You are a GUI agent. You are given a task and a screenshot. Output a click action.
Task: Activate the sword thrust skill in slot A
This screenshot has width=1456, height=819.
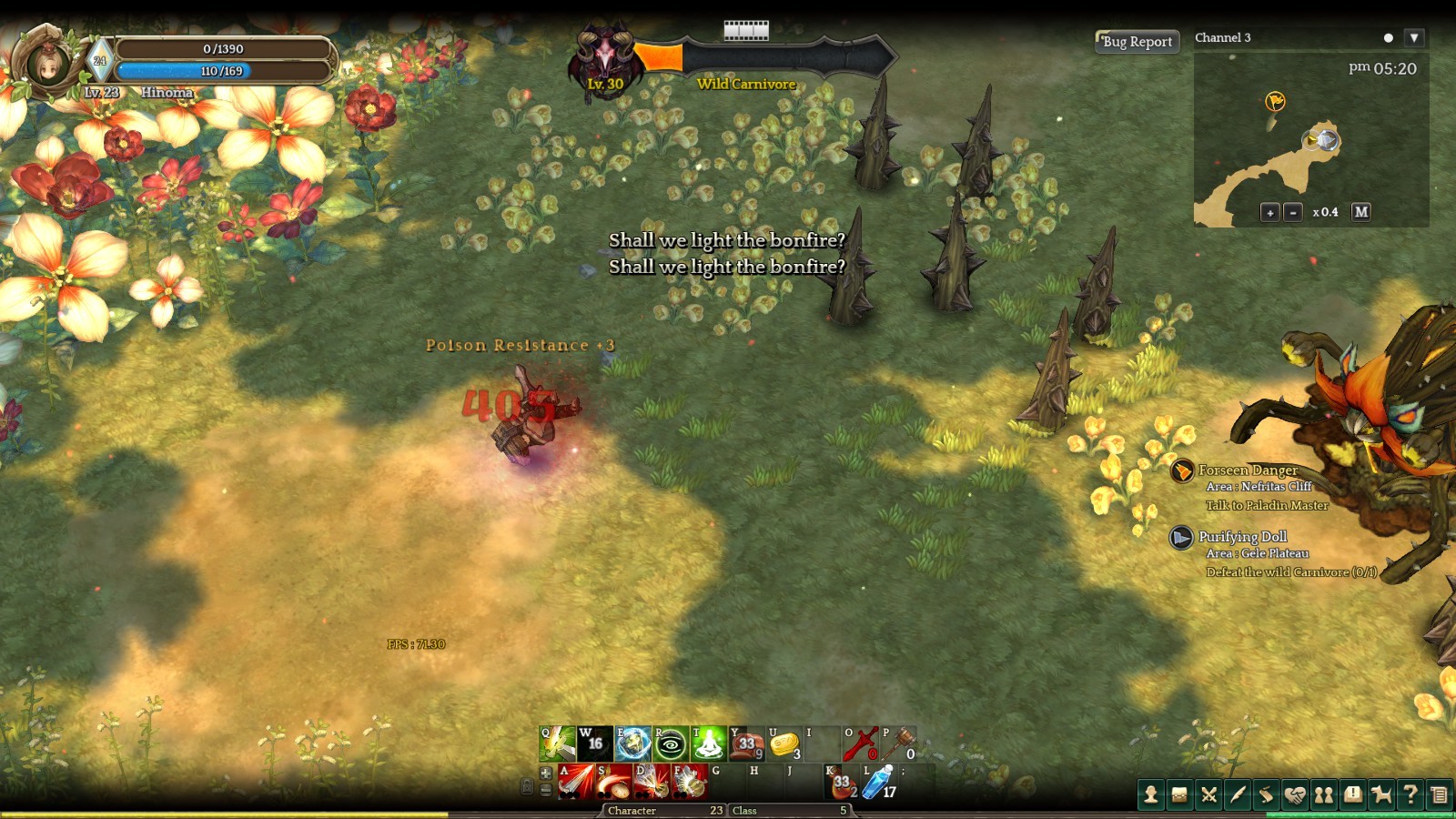tap(576, 782)
